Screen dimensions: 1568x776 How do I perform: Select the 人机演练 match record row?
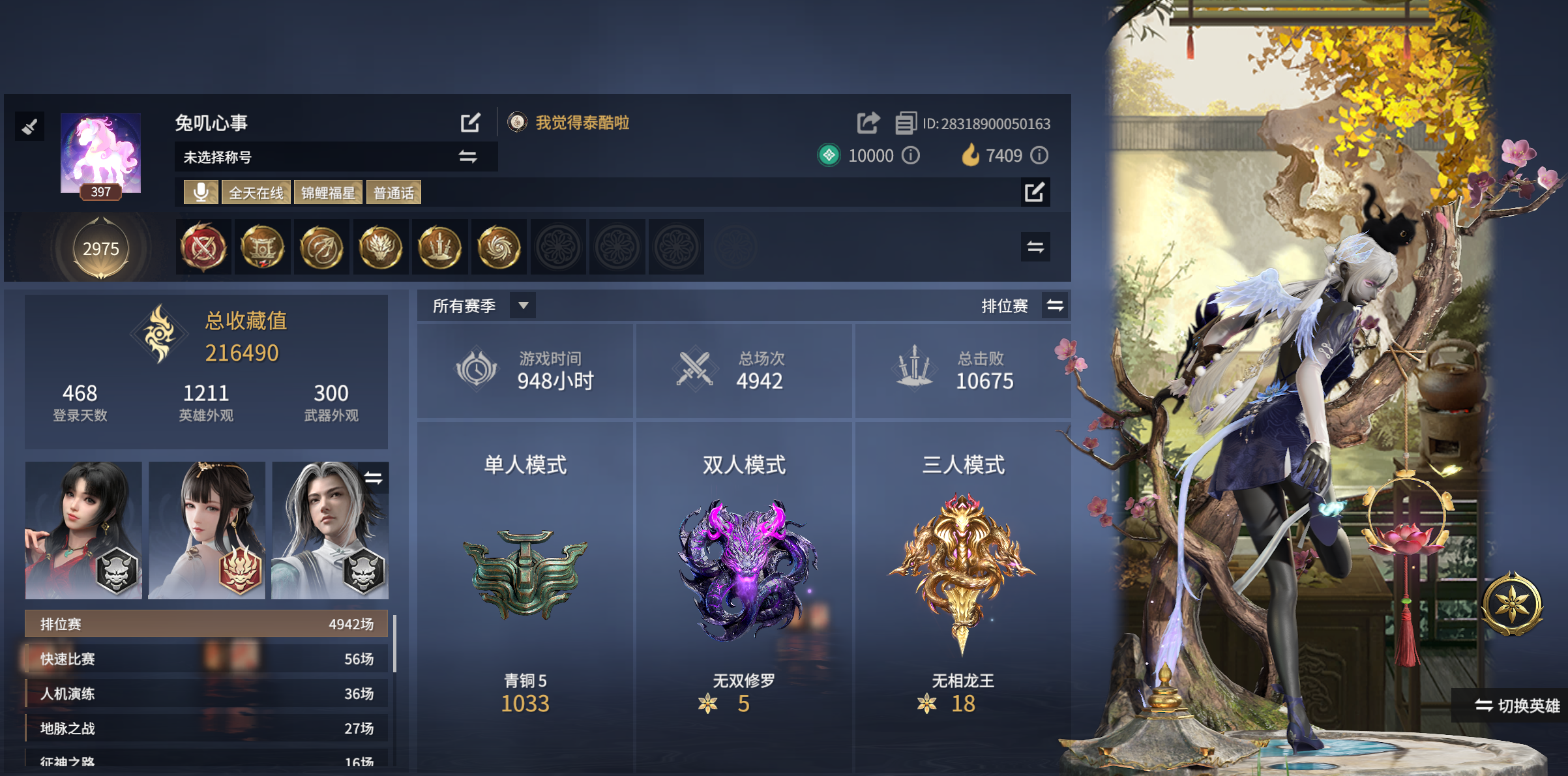tap(206, 693)
